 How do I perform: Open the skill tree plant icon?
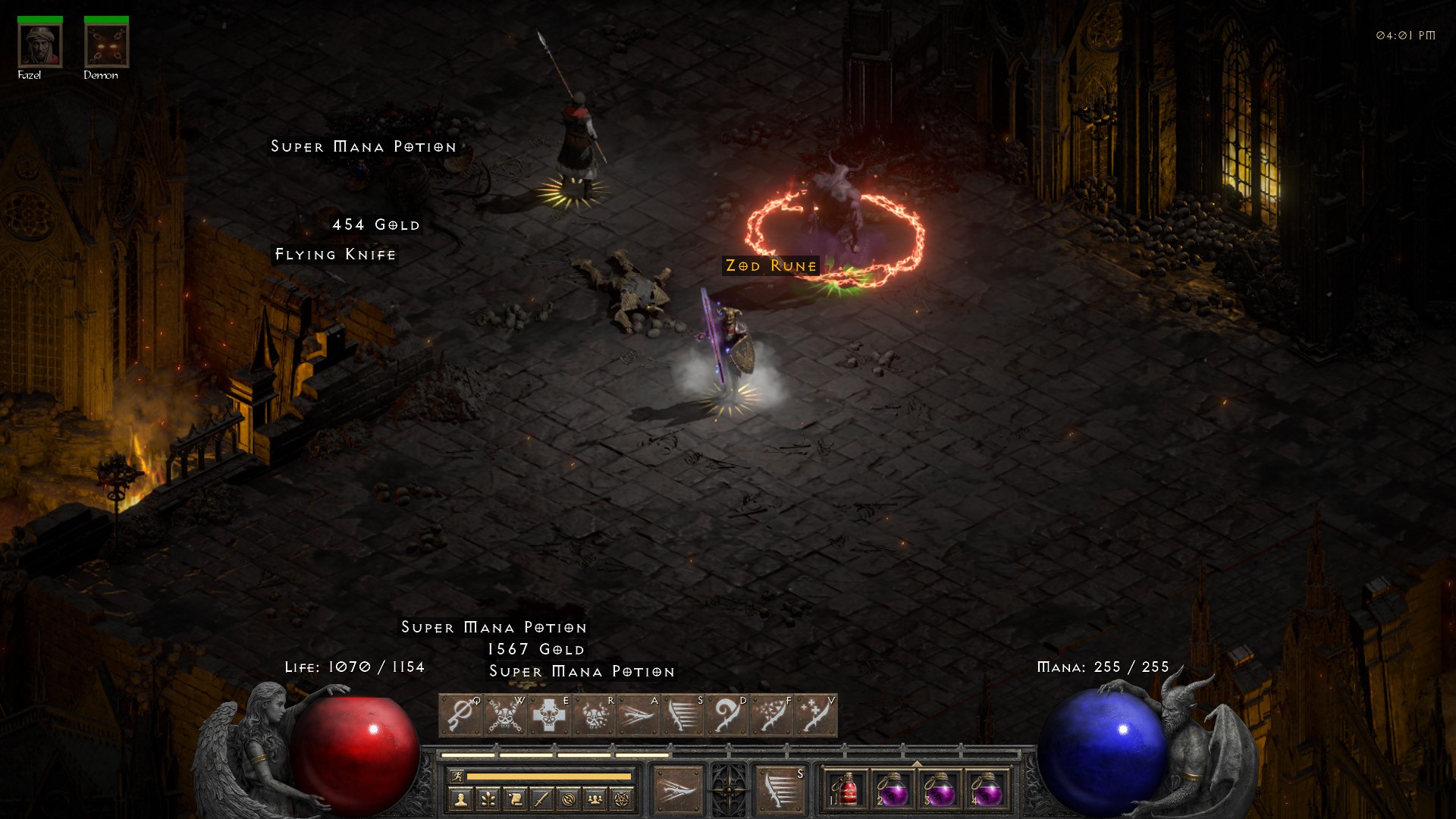[488, 799]
